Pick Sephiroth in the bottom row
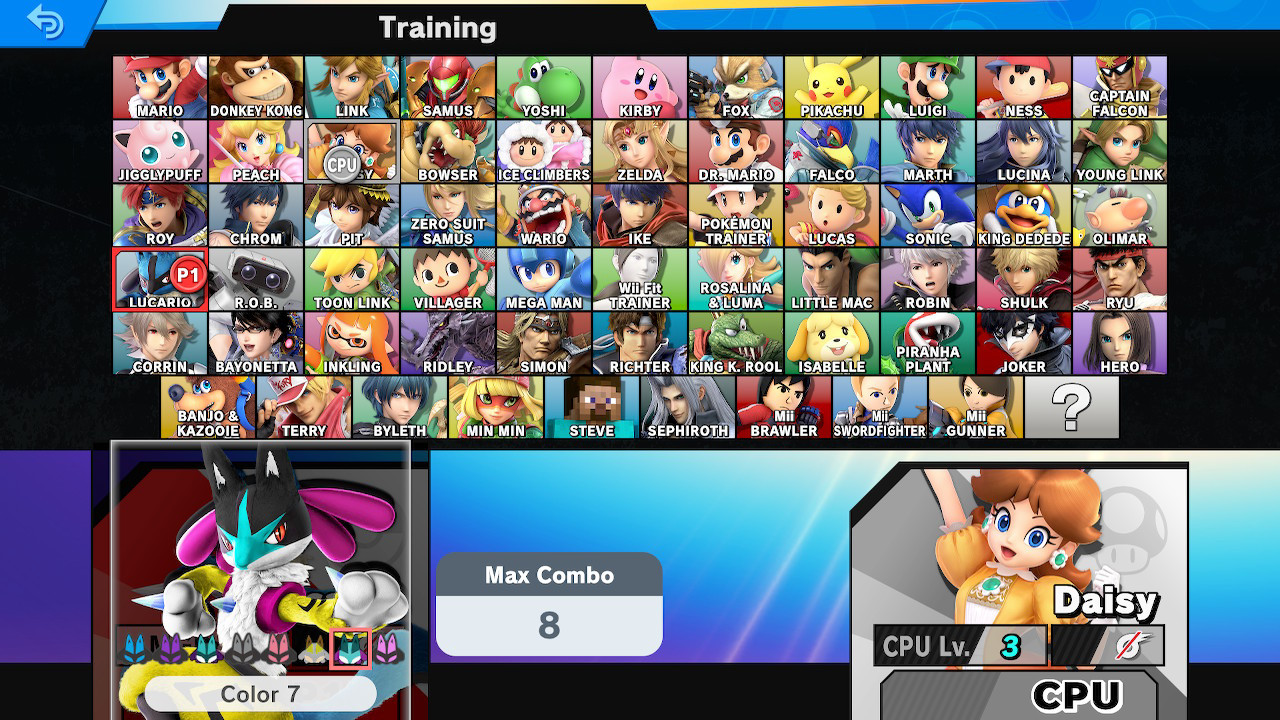The width and height of the screenshot is (1280, 720). point(687,406)
